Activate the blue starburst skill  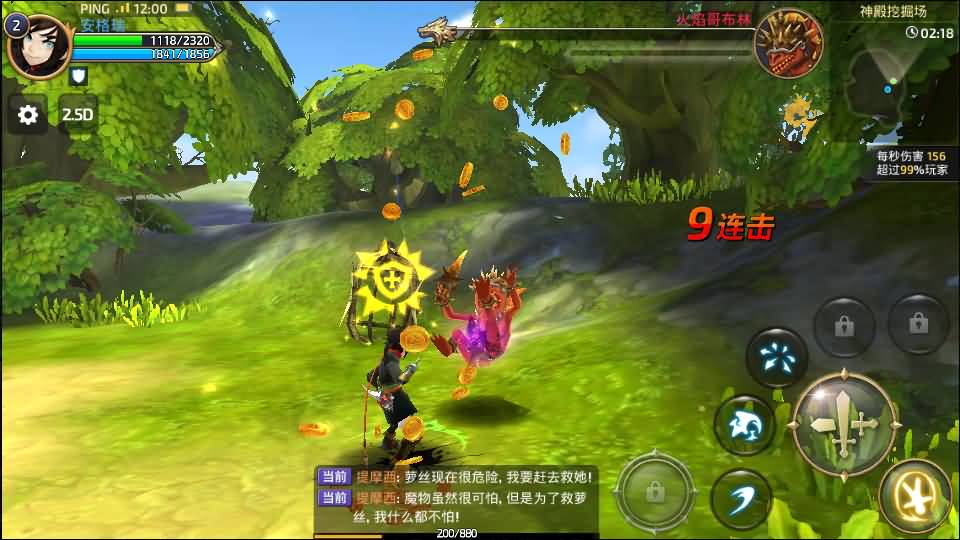coord(776,357)
